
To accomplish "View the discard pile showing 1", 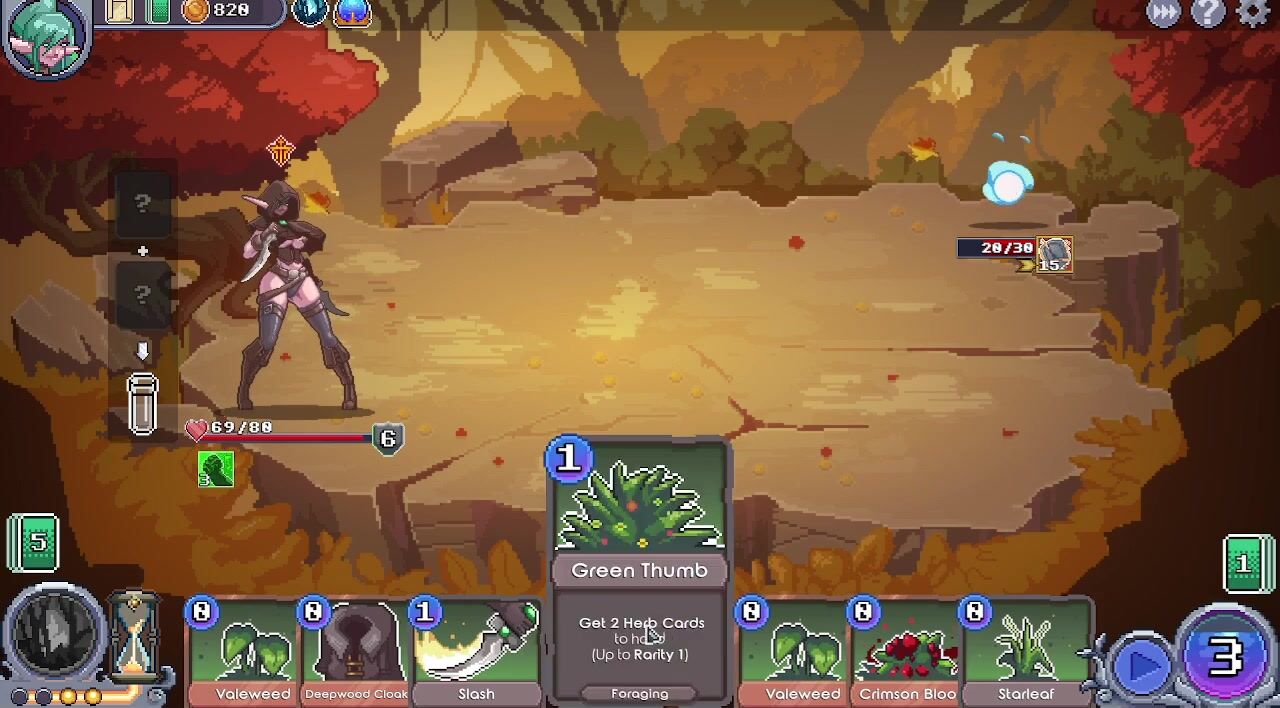I will [1245, 564].
